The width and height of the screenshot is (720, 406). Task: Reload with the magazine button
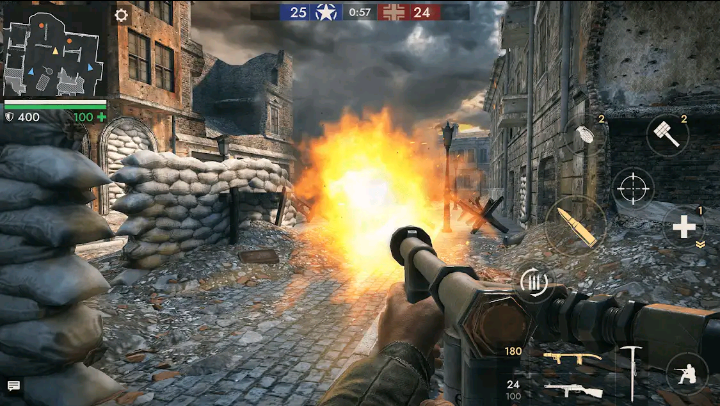[x=534, y=285]
